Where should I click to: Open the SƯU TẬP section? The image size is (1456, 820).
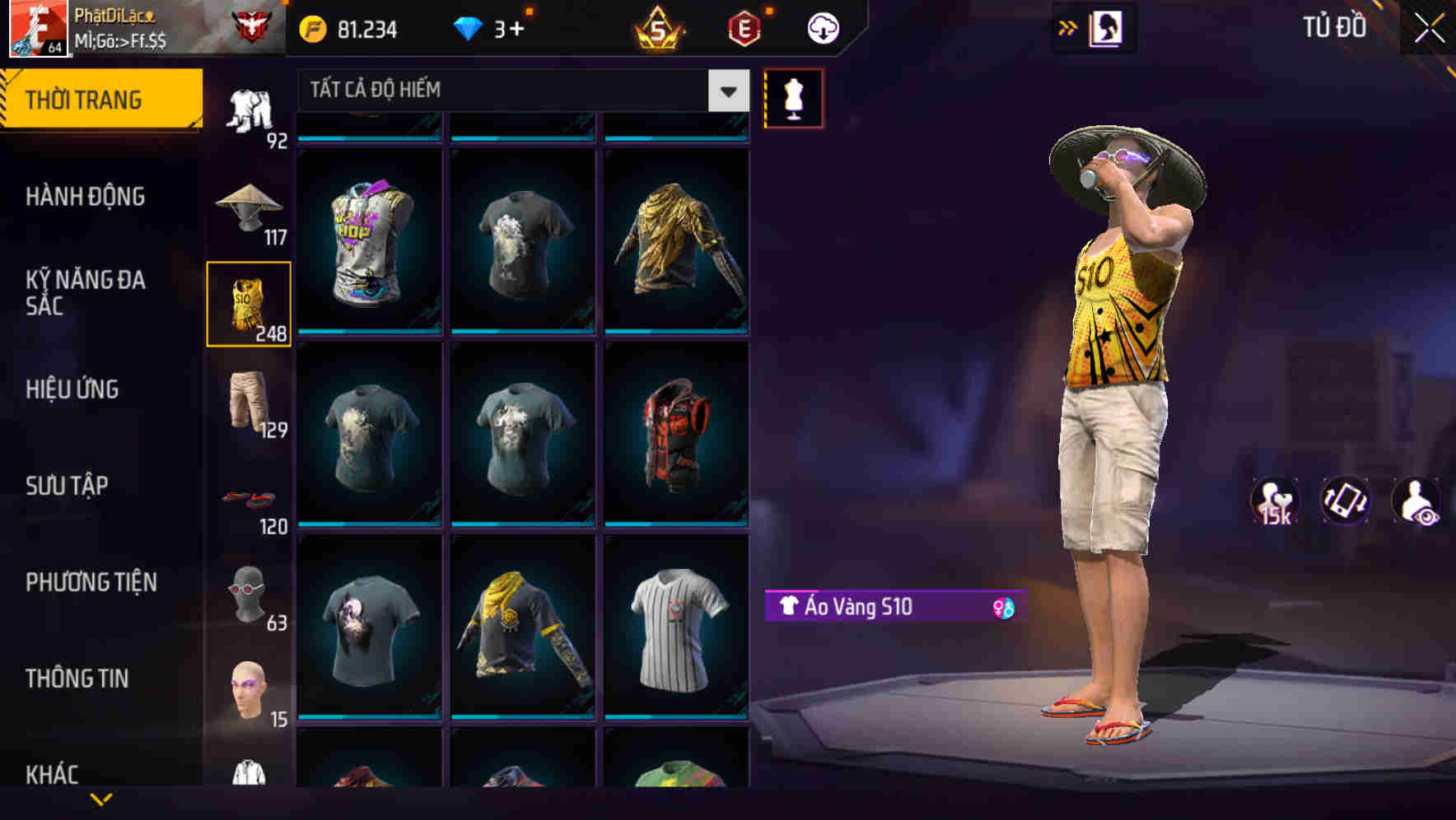click(x=68, y=486)
